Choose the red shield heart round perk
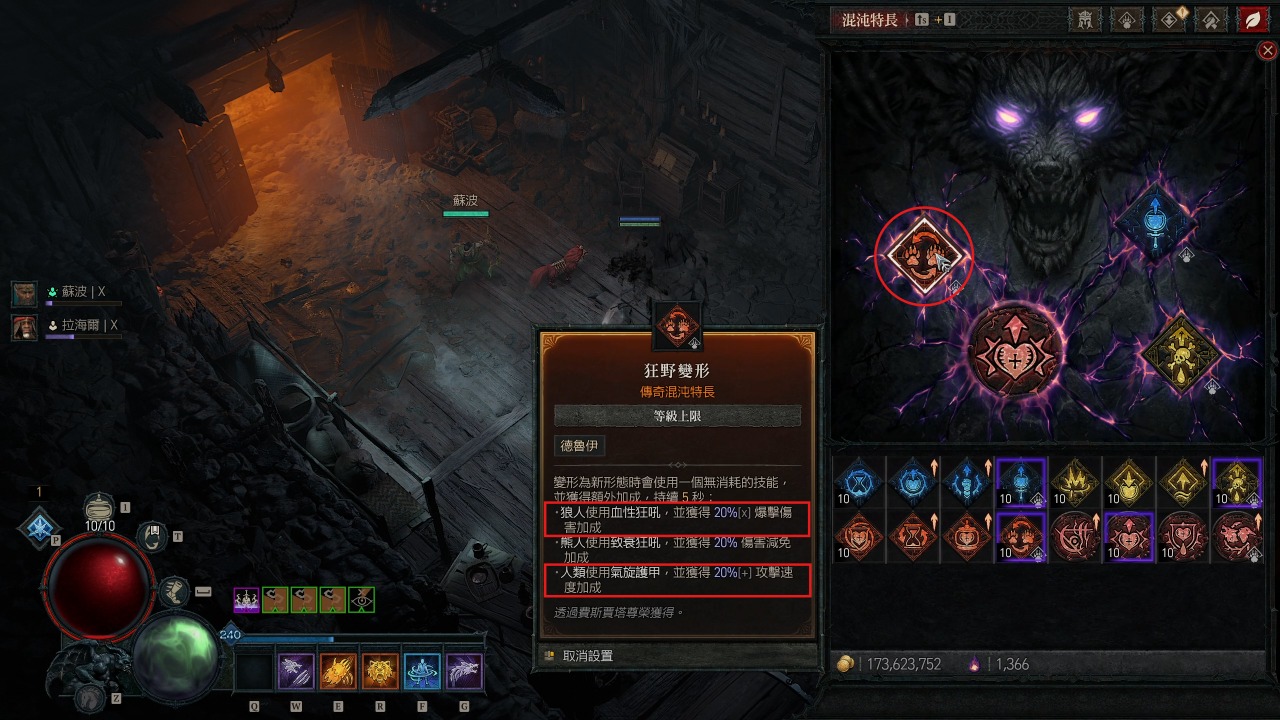1280x720 pixels. [1183, 536]
